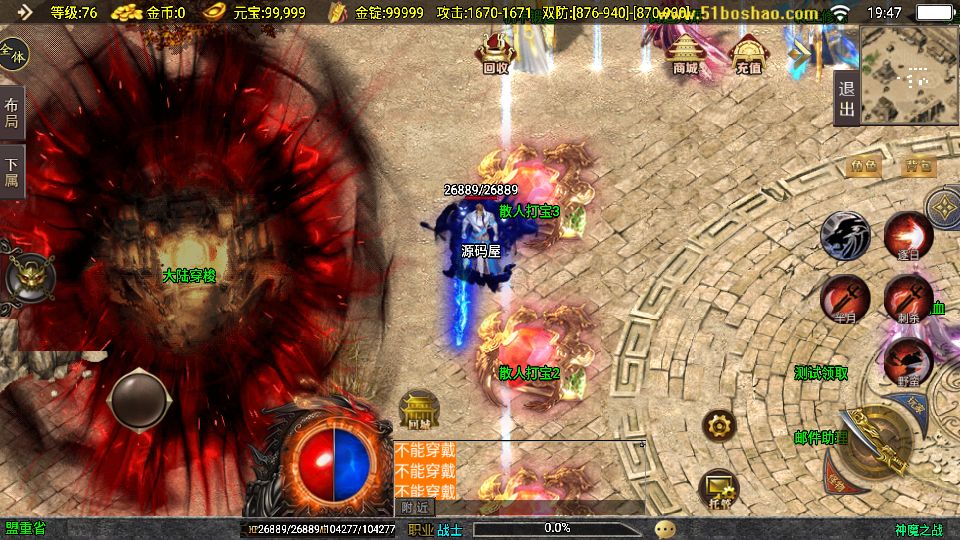Toggle 托管 auto-play mode
Viewport: 960px width, 540px height.
[x=719, y=487]
